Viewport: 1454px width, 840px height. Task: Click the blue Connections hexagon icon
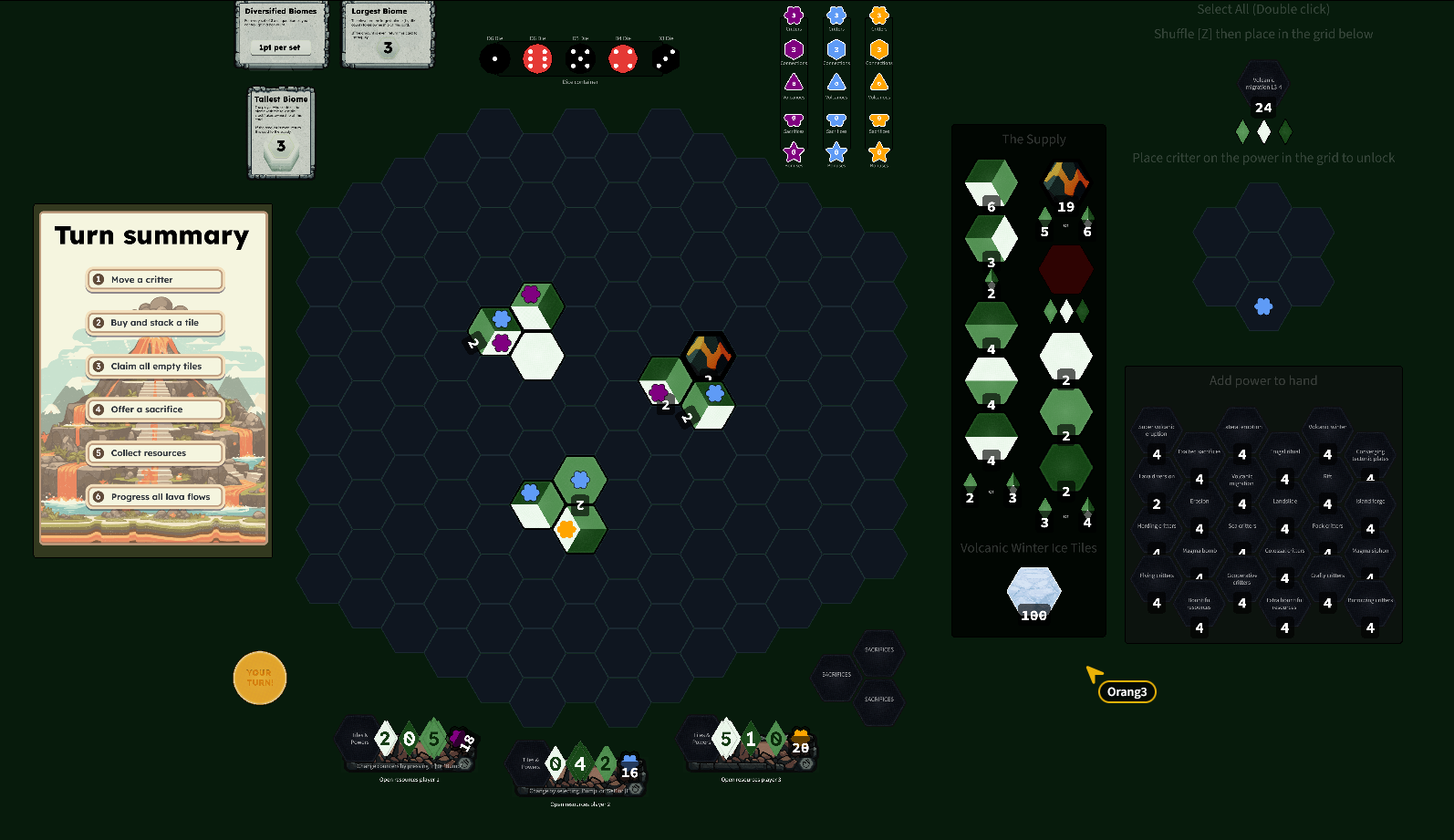coord(836,48)
